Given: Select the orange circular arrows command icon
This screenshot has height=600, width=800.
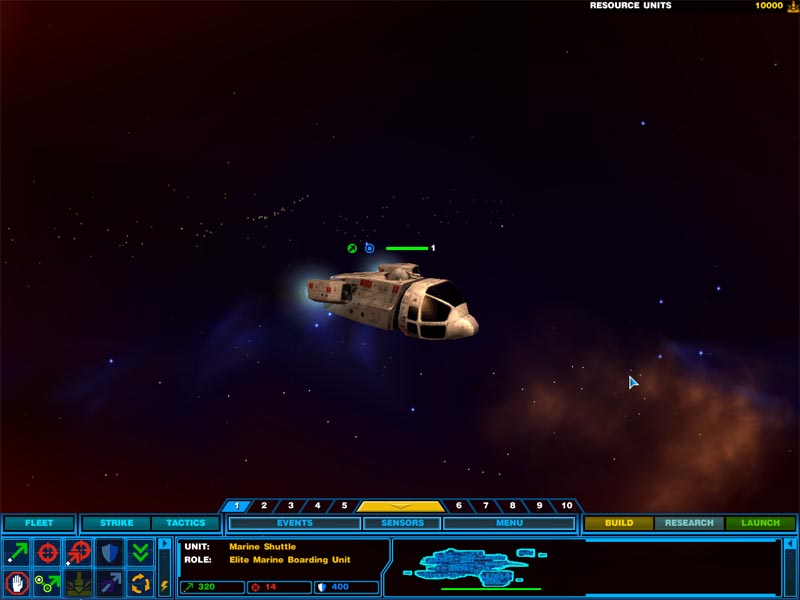Looking at the screenshot, I should pyautogui.click(x=140, y=582).
